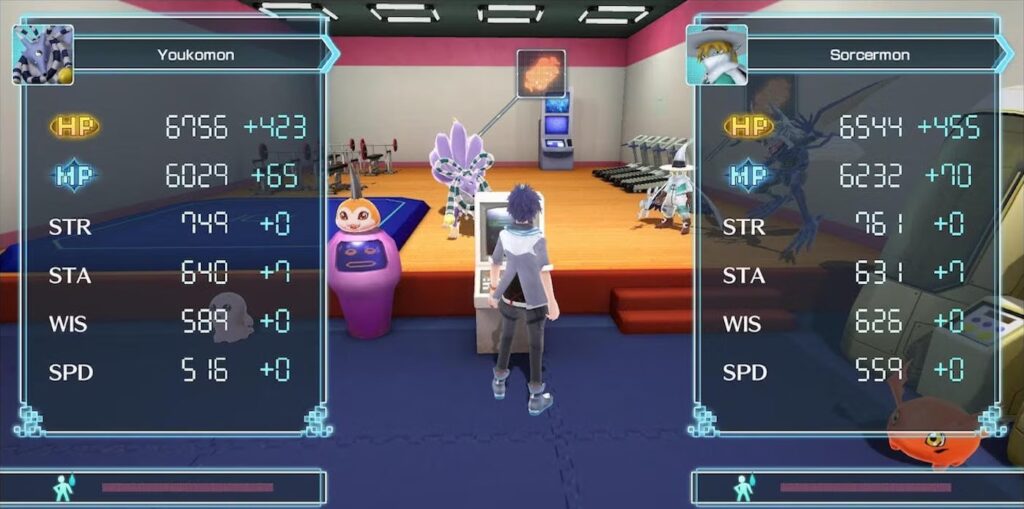Select the Youkomon portrait
Image resolution: width=1024 pixels, height=509 pixels.
43,54
